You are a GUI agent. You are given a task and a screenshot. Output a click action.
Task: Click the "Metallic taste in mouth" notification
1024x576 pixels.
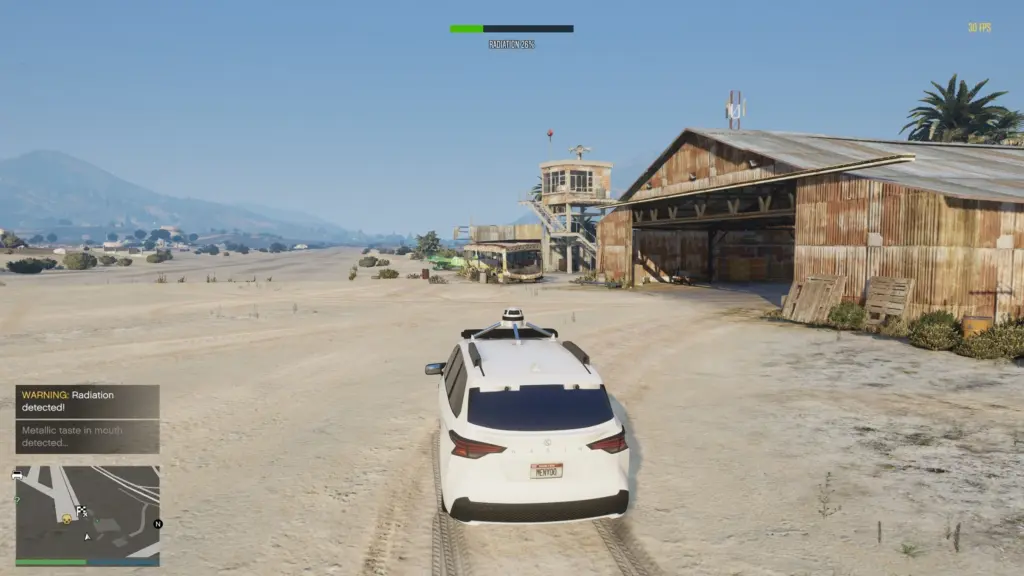(x=87, y=436)
